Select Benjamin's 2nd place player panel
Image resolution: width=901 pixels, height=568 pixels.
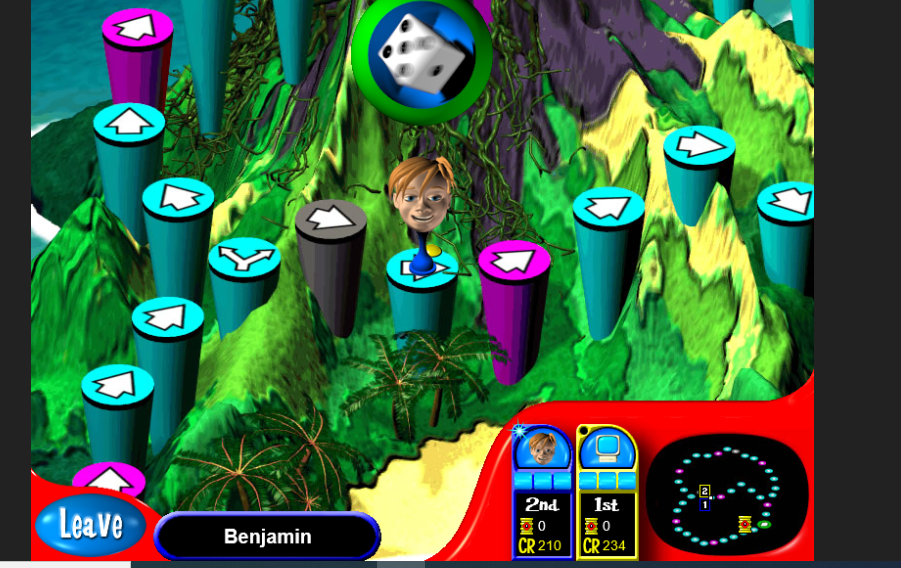tap(542, 494)
